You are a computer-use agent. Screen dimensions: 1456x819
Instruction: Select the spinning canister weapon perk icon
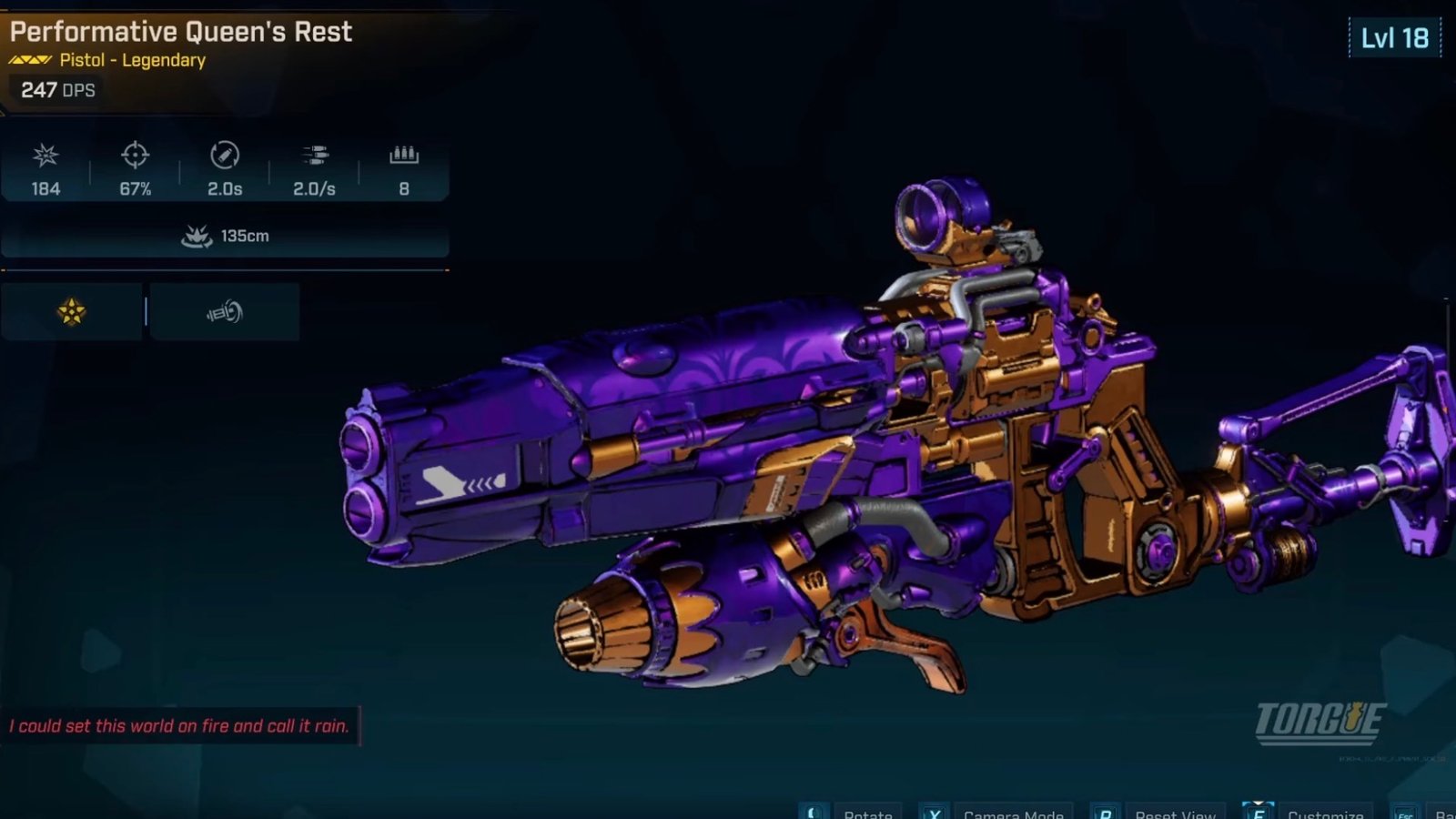pos(224,312)
